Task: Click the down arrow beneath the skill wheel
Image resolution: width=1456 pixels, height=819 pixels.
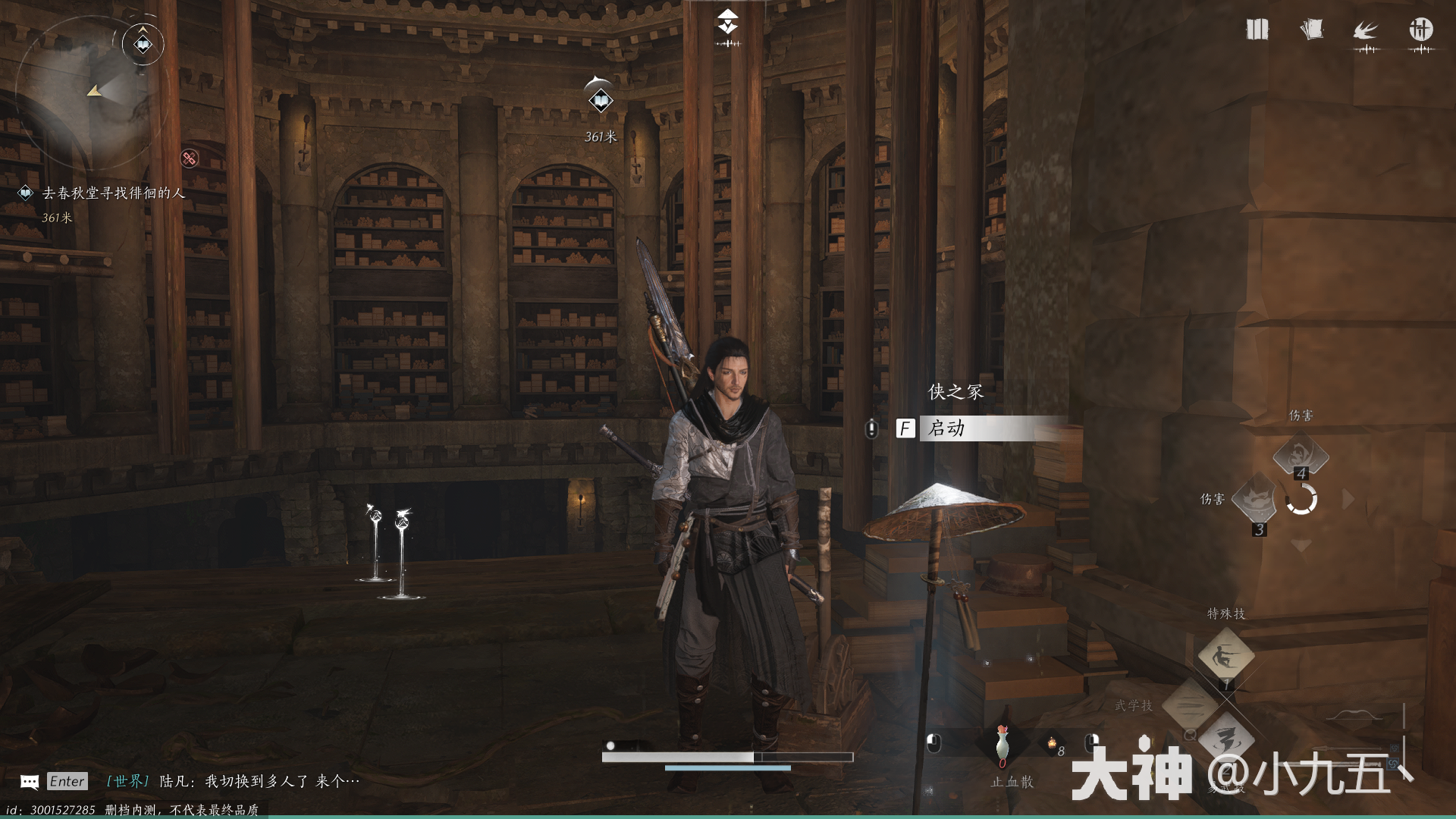Action: coord(1301,545)
